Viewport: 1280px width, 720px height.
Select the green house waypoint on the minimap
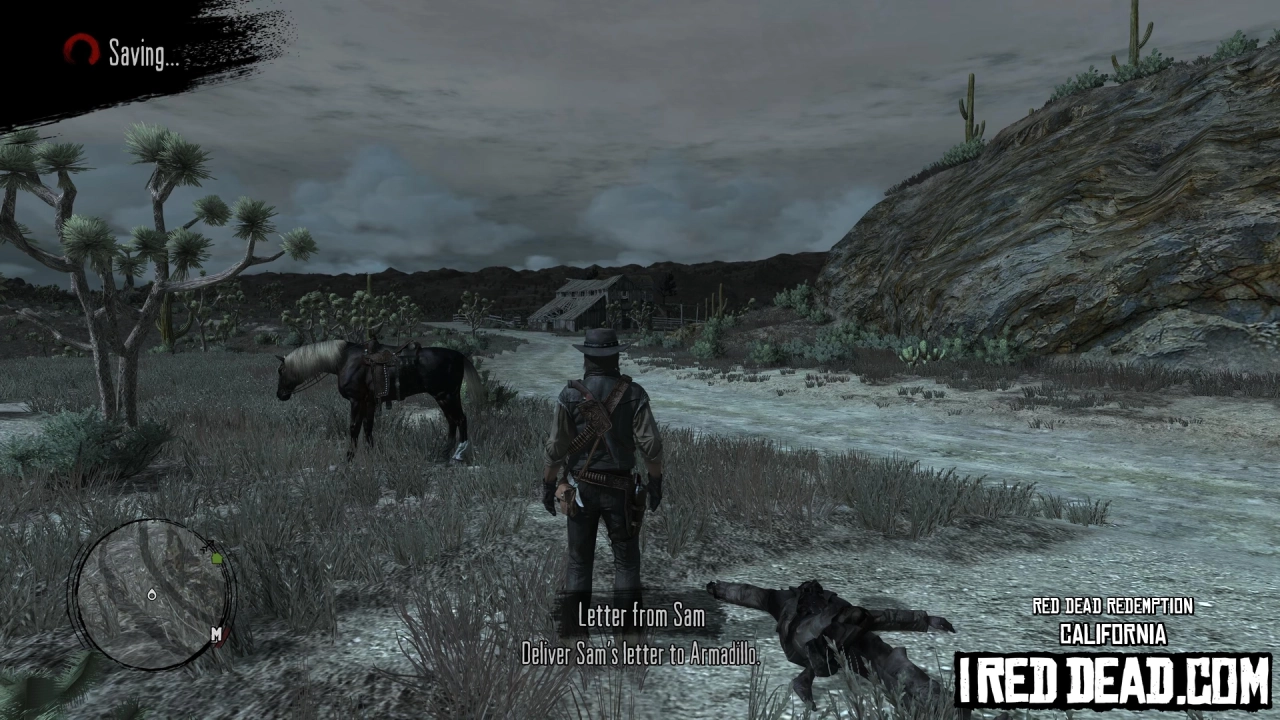217,558
